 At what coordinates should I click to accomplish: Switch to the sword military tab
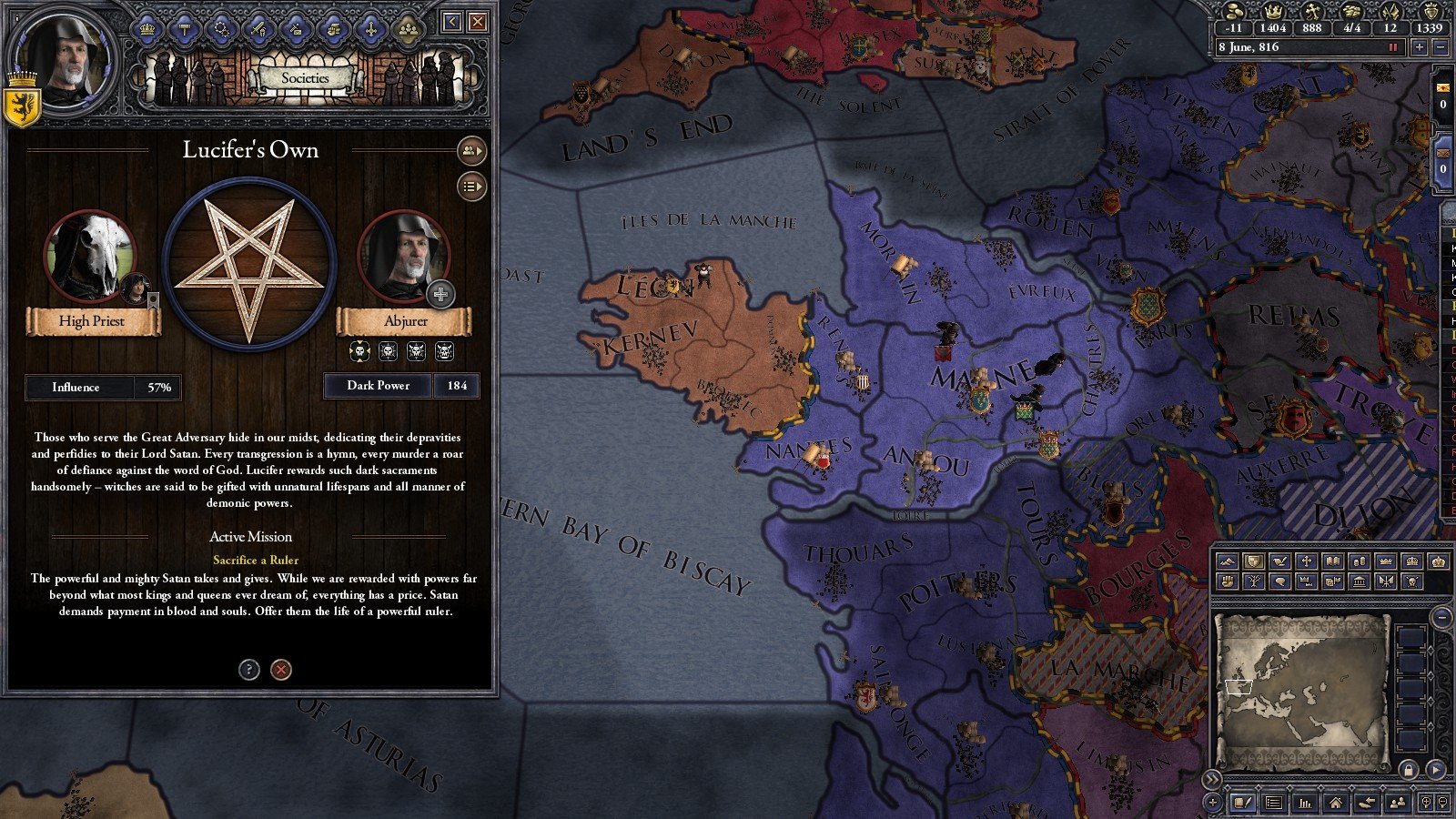coord(259,29)
